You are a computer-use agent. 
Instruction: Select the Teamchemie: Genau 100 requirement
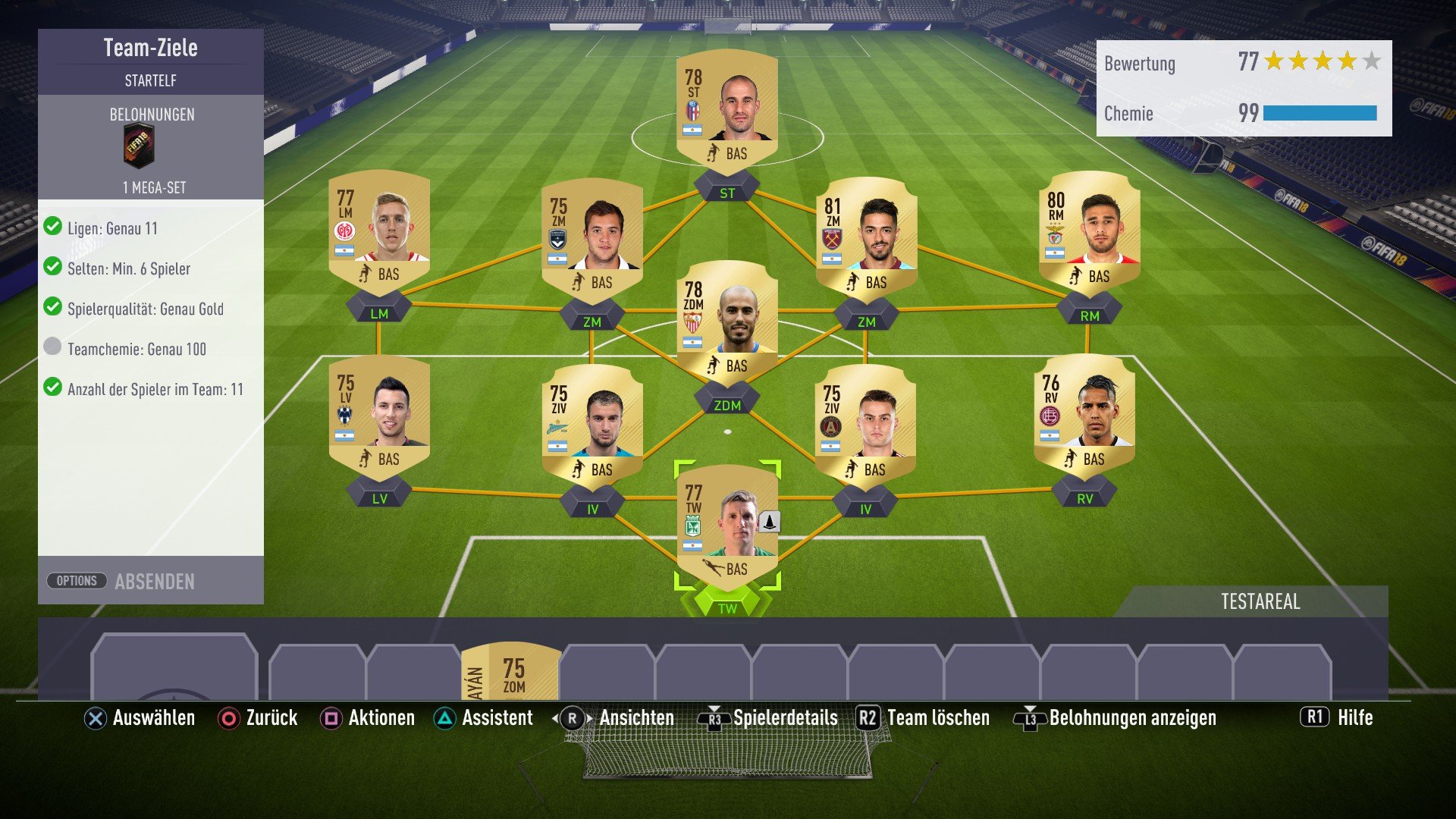[136, 349]
